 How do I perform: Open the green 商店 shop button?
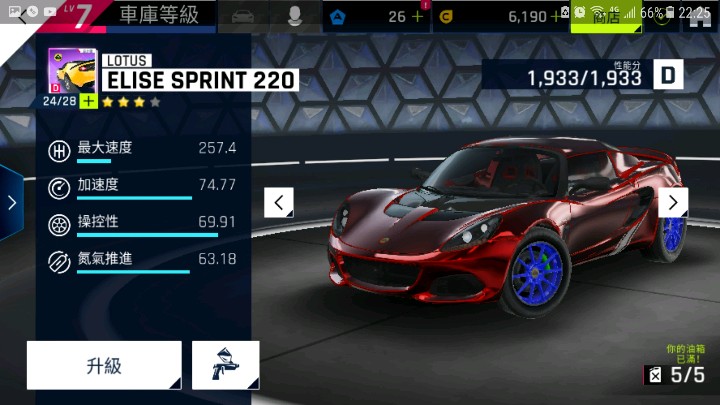[x=606, y=17]
